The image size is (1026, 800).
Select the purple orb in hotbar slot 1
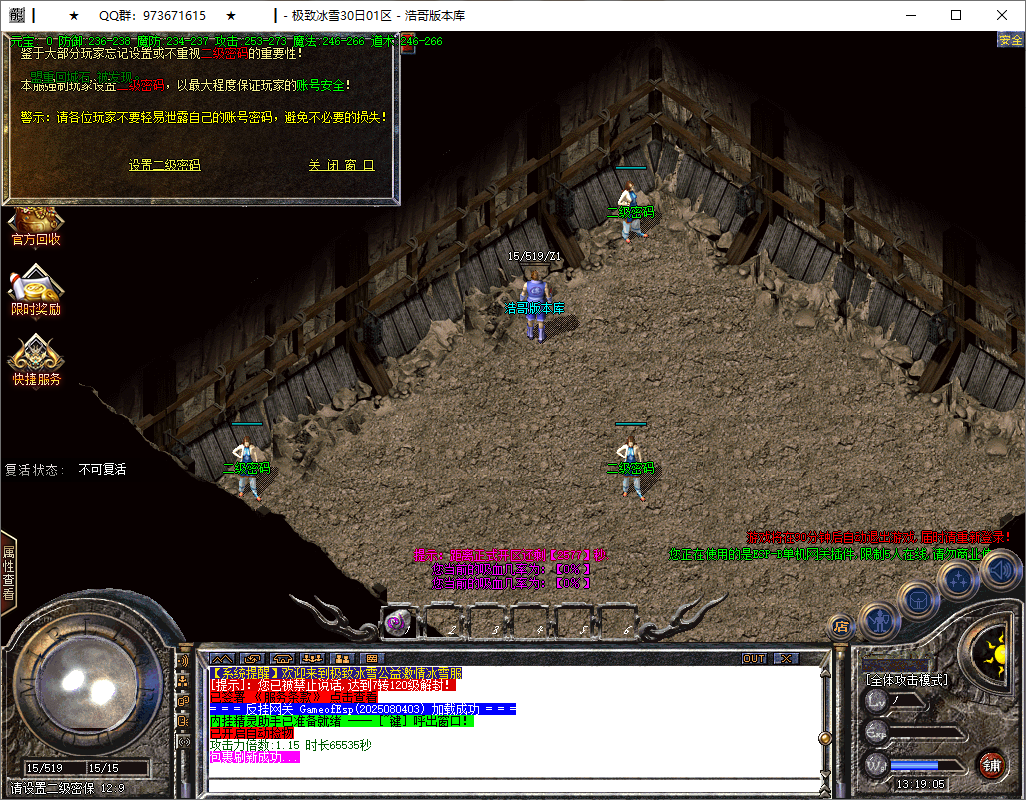[x=394, y=623]
